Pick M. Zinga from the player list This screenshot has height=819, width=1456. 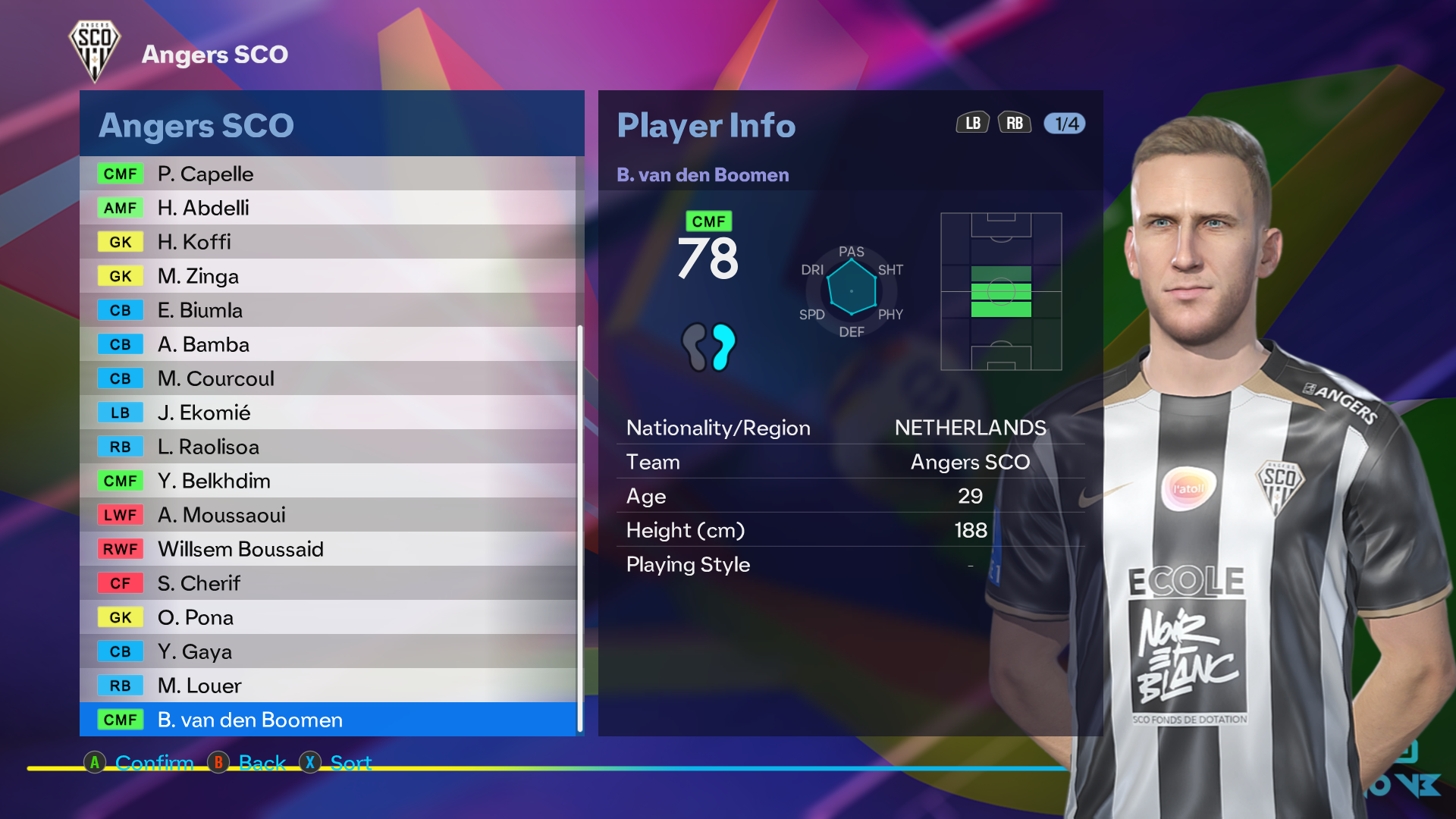328,276
